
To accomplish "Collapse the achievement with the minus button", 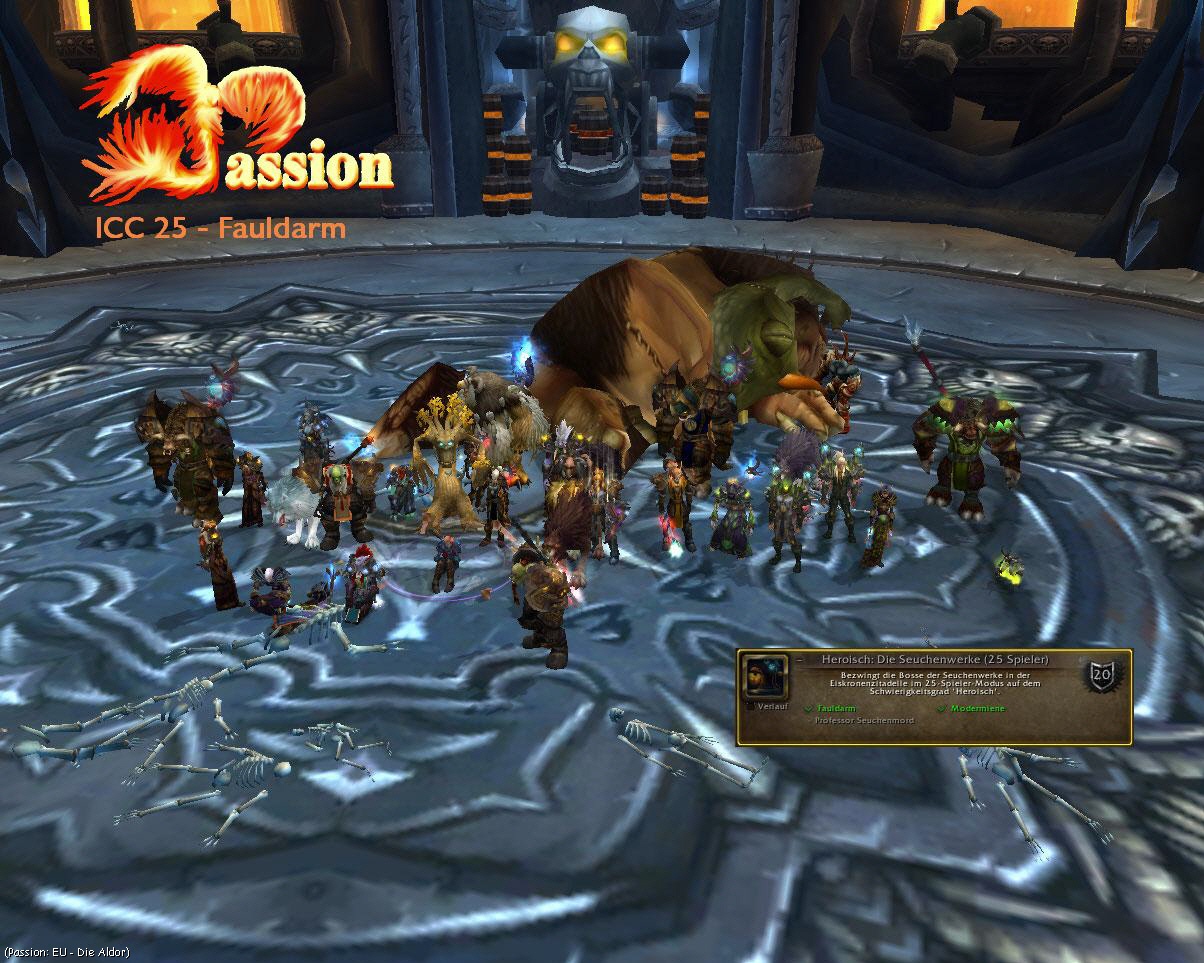I will click(x=802, y=661).
